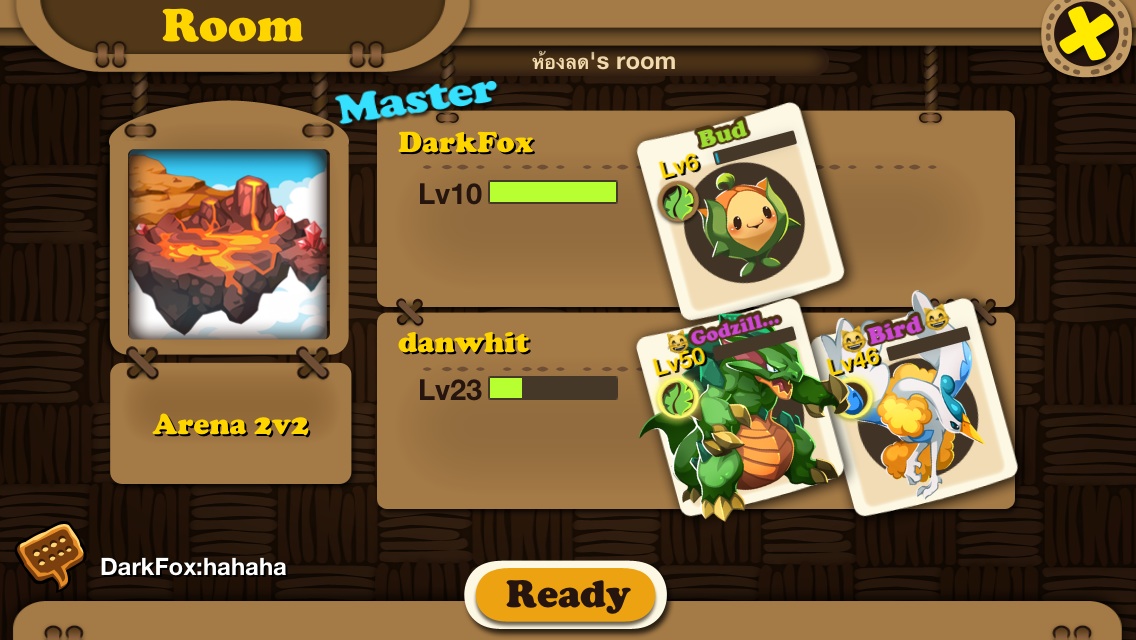1136x640 pixels.
Task: Select the Bud monster card
Action: coord(741,213)
